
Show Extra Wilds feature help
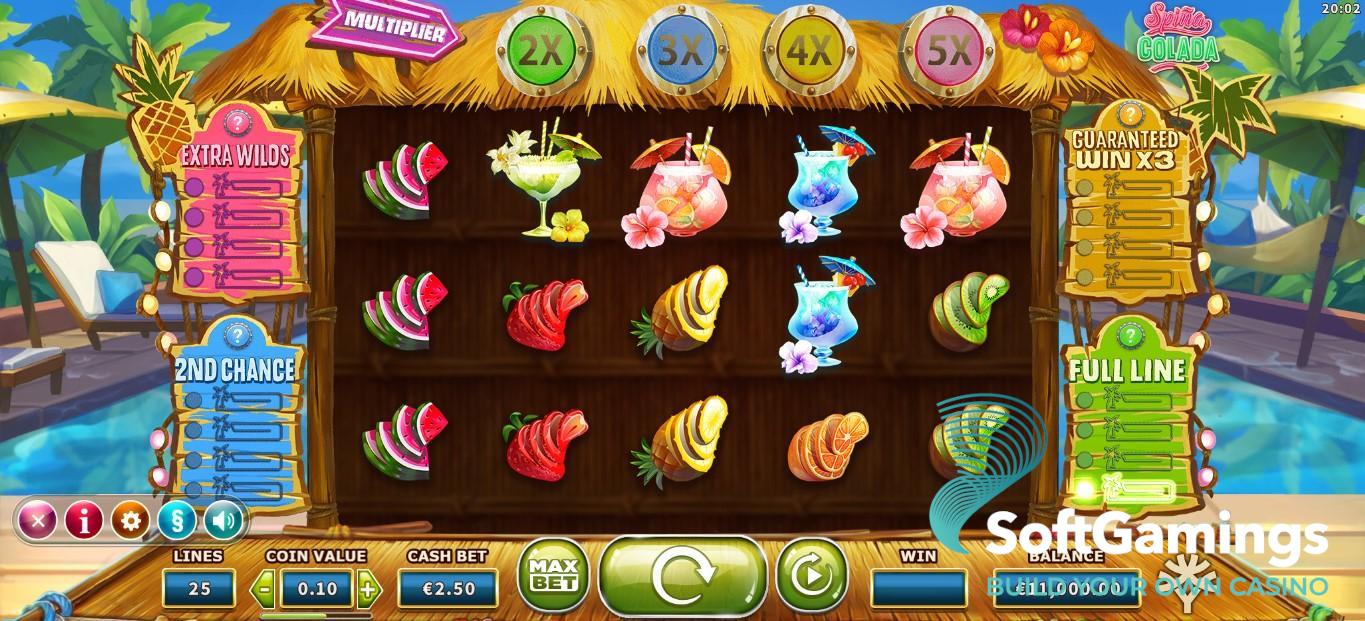(238, 123)
